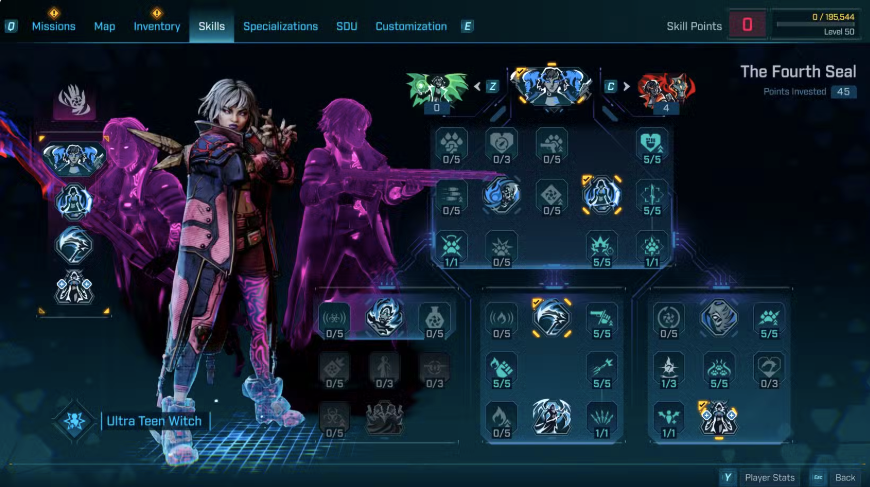This screenshot has width=870, height=487.
Task: Open the SDU tab
Action: [x=347, y=26]
